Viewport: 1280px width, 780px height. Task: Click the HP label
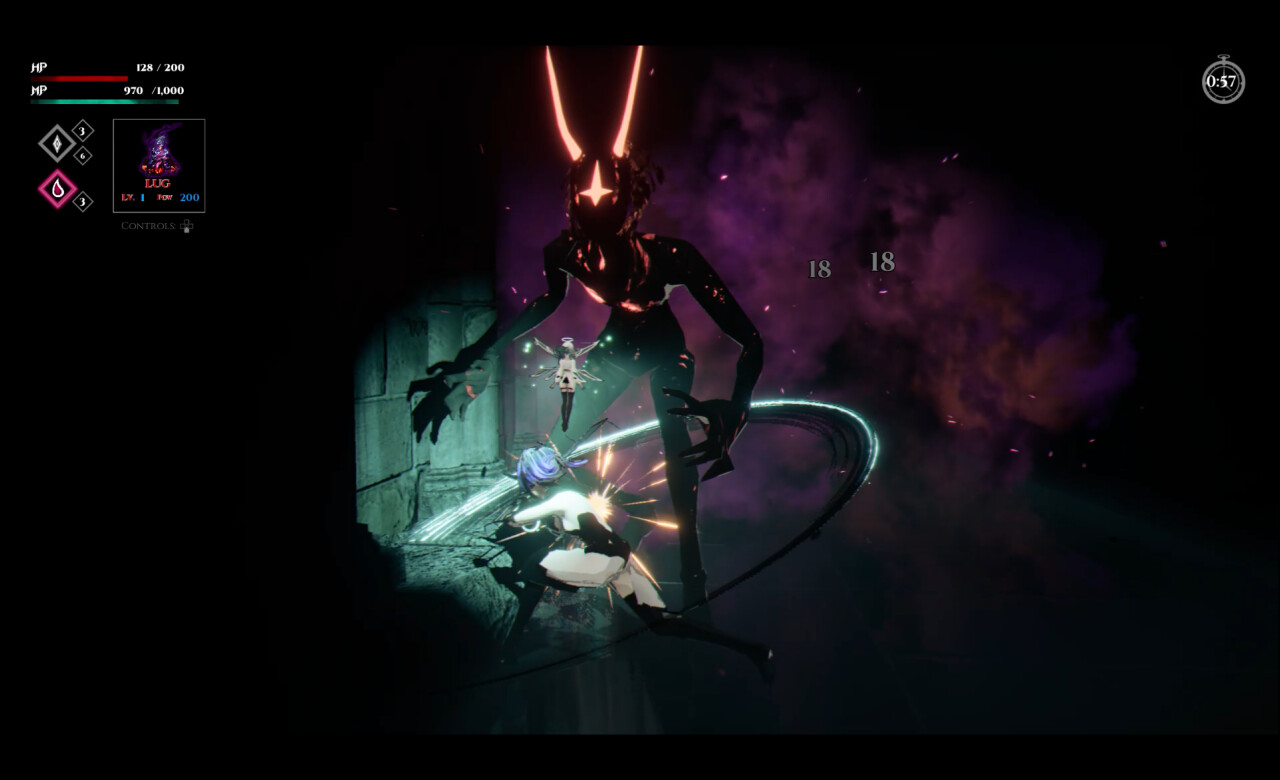38,67
